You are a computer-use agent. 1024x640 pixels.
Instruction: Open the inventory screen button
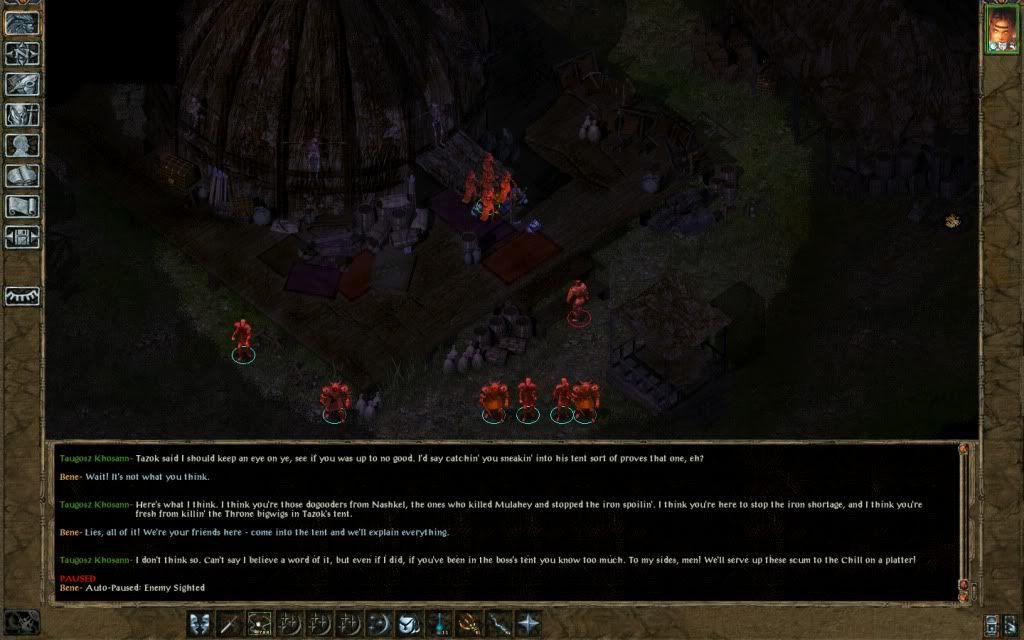point(22,115)
